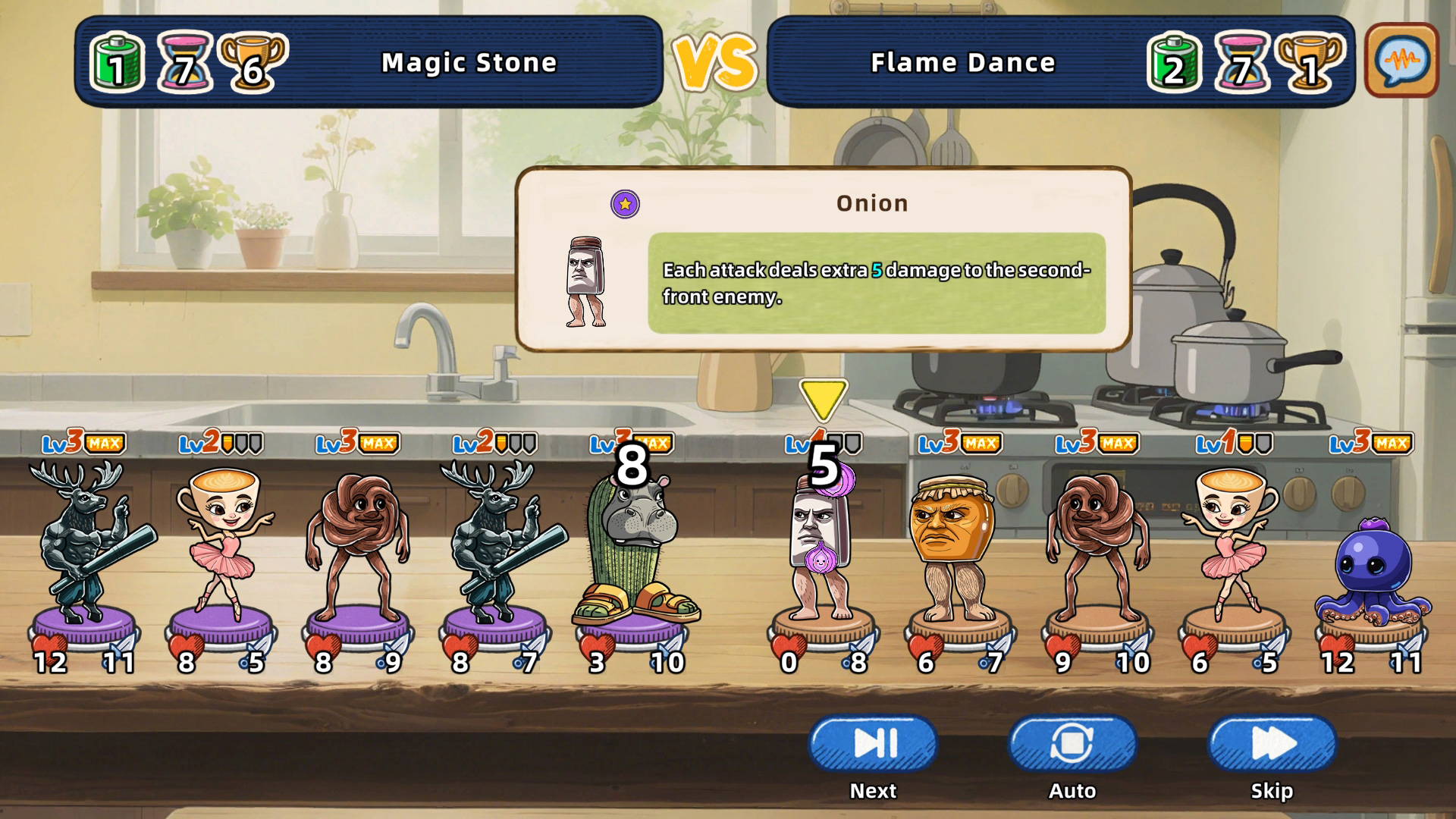Screen dimensions: 1456x819
Task: Open the chat speech bubble button
Action: (1401, 61)
